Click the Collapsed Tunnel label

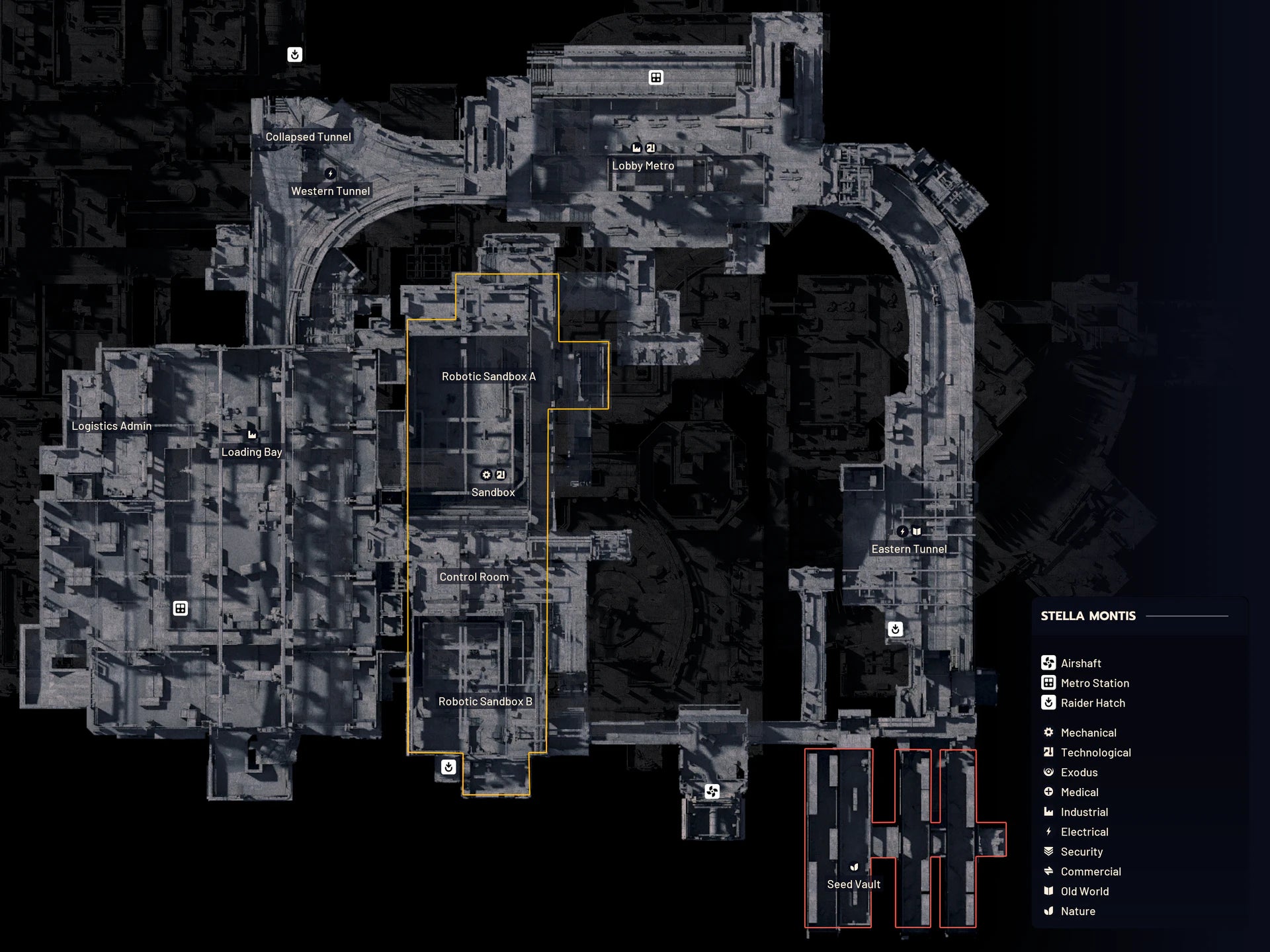click(308, 136)
